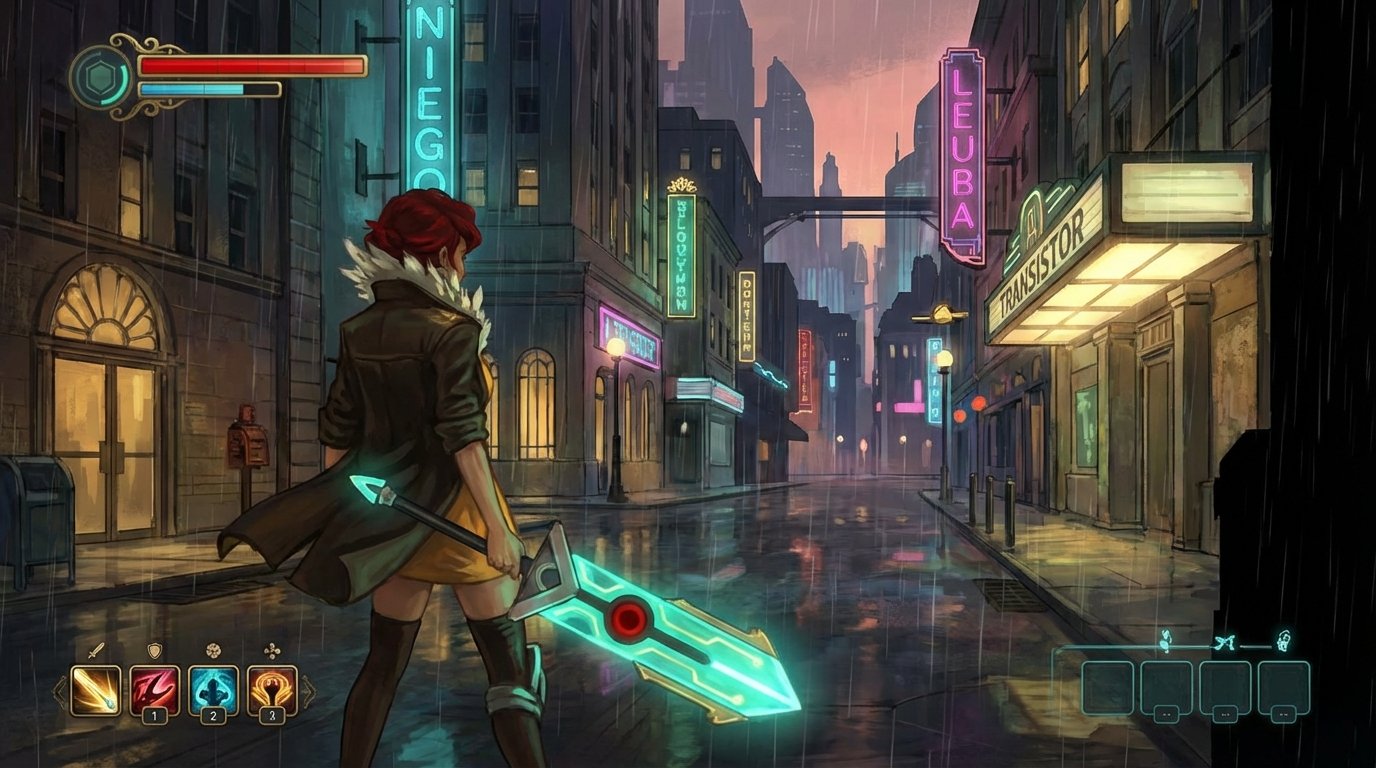Expand the first empty memory slot
The image size is (1376, 768).
1108,689
